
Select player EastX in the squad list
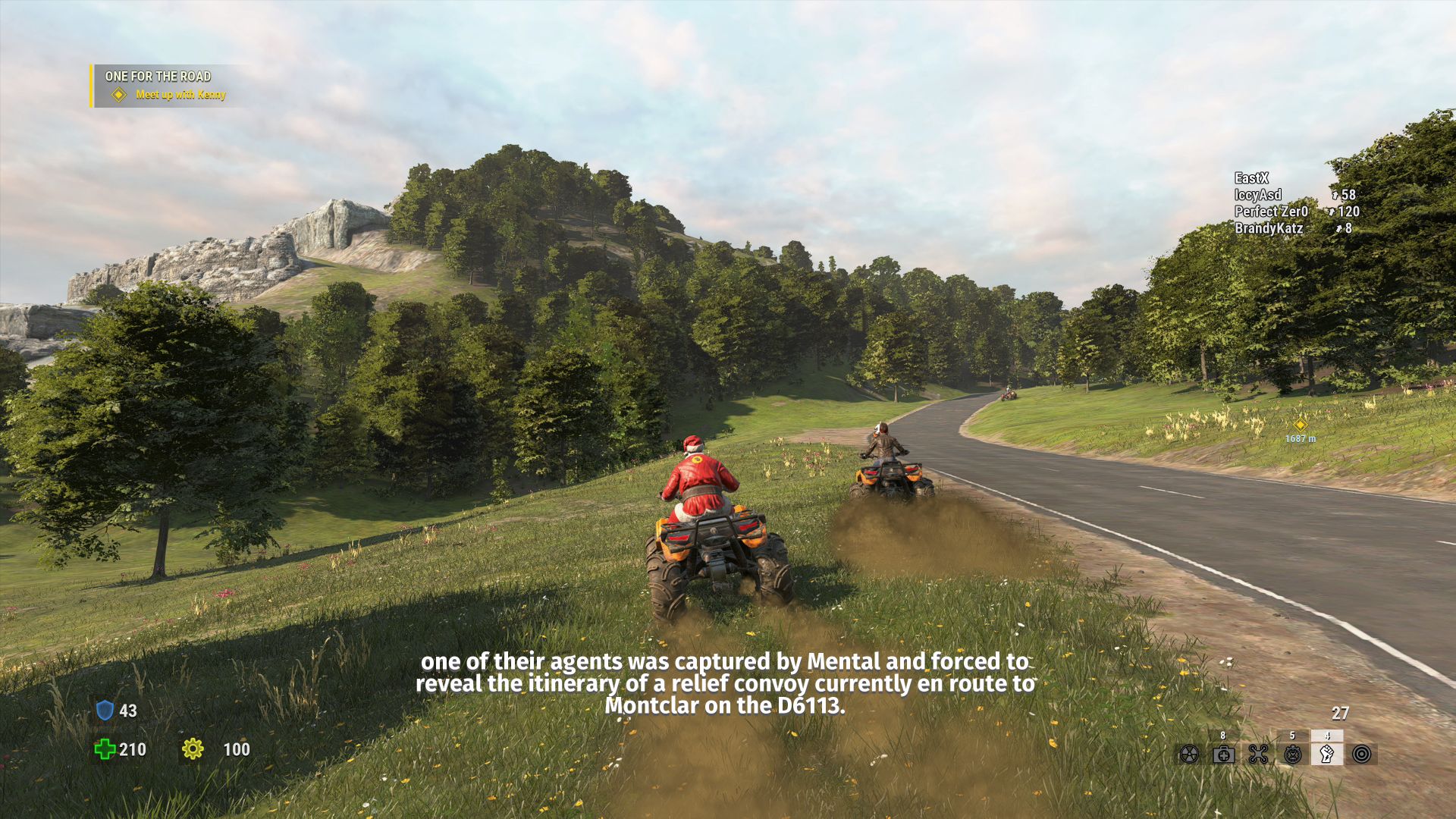(1251, 178)
